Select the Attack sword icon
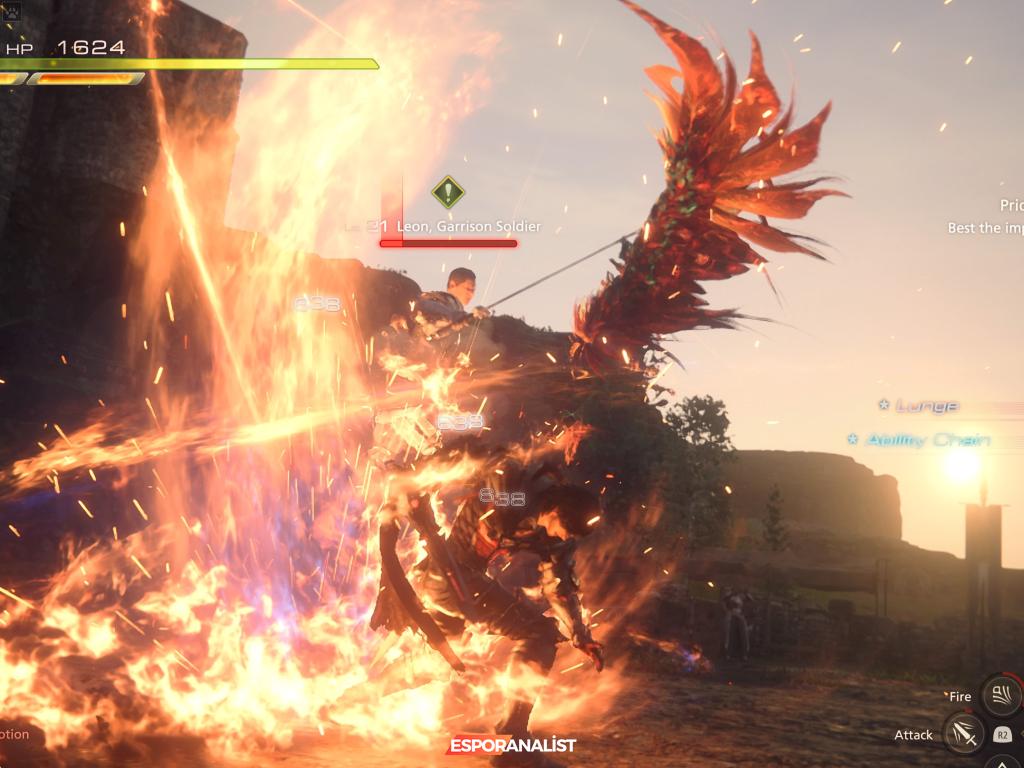Screen dimensions: 1024x768 click(x=963, y=734)
